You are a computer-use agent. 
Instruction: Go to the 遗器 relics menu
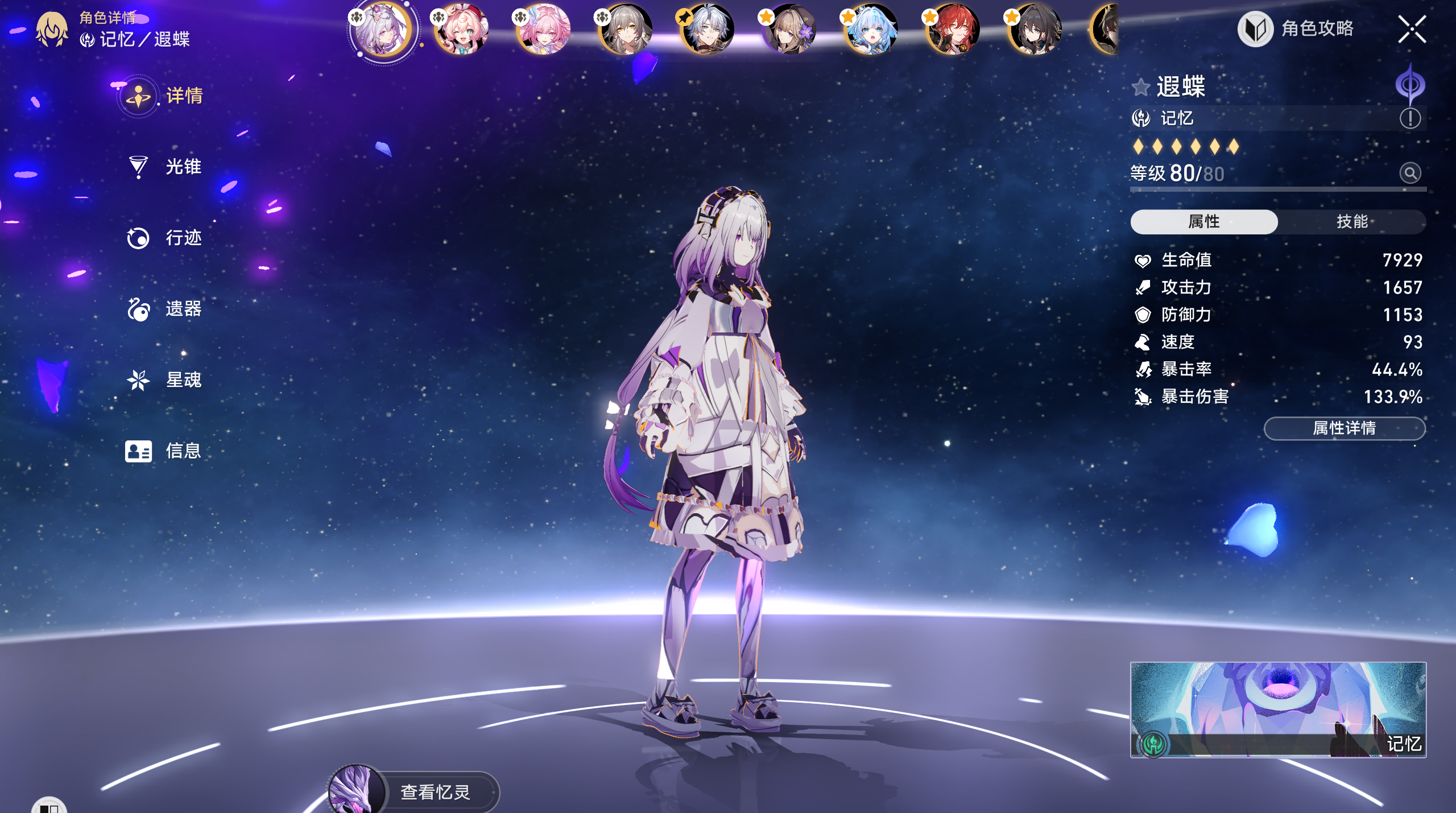coord(183,309)
